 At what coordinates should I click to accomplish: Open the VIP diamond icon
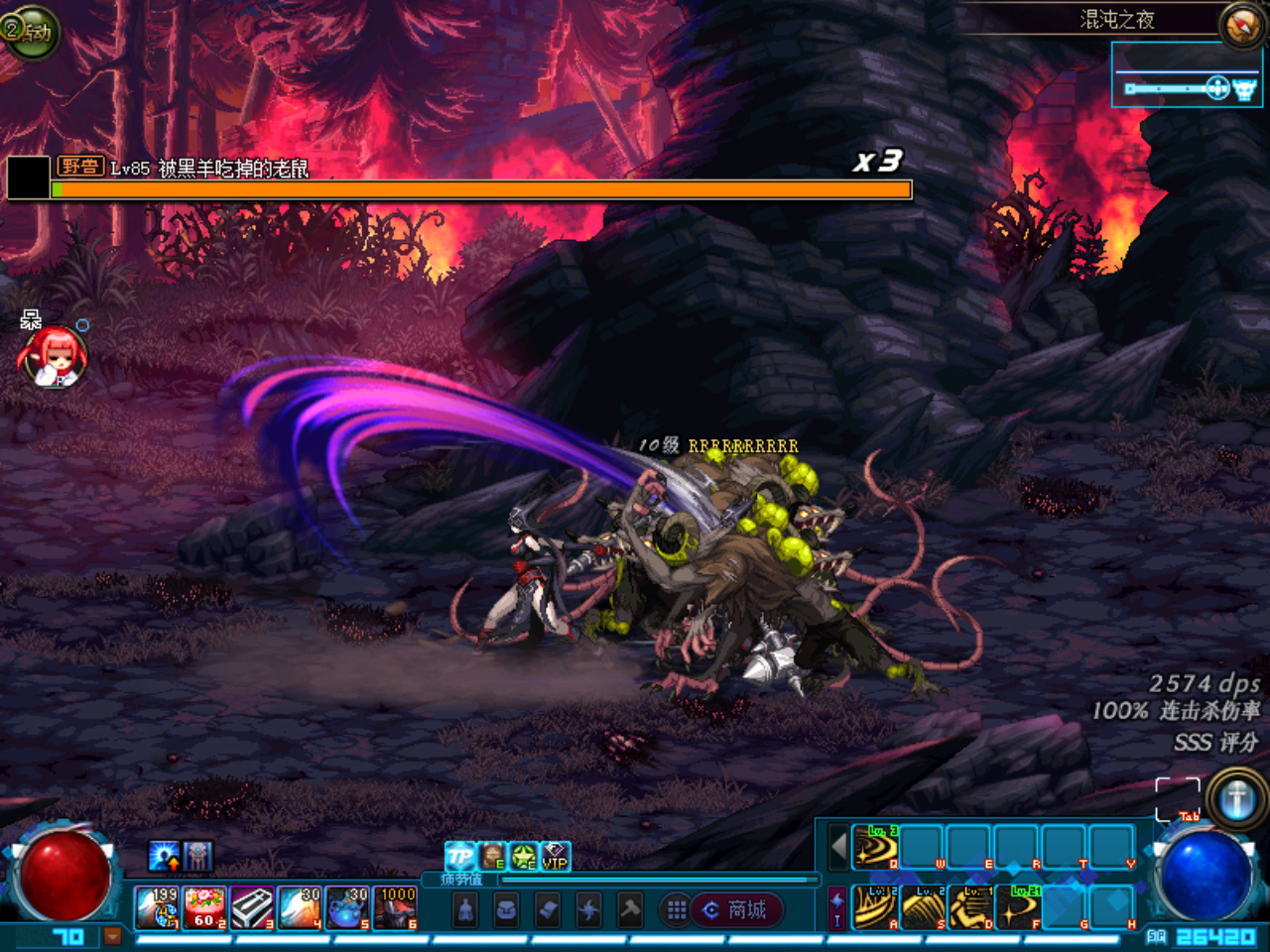556,856
